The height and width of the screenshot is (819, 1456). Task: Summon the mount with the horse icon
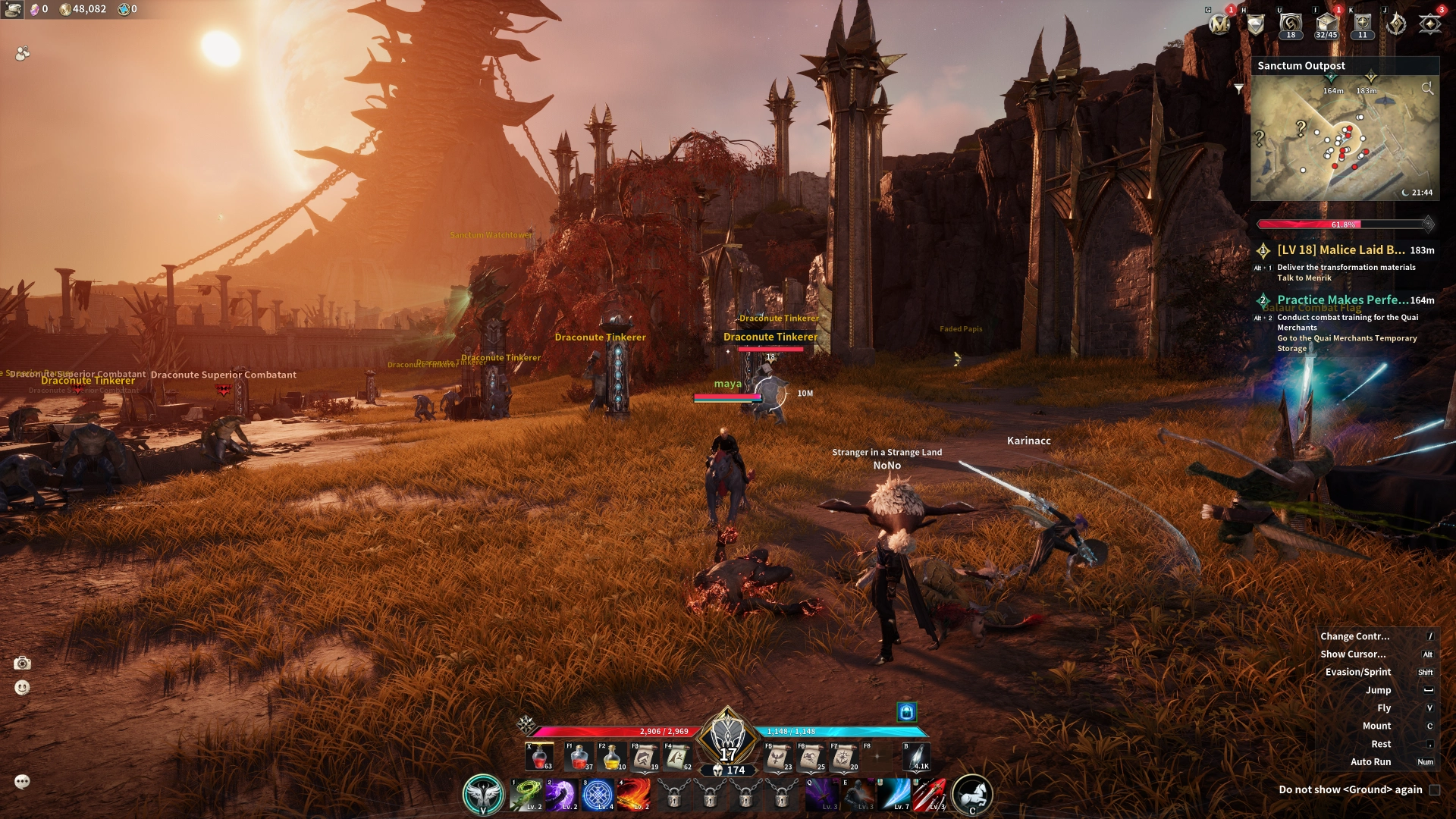pos(971,795)
